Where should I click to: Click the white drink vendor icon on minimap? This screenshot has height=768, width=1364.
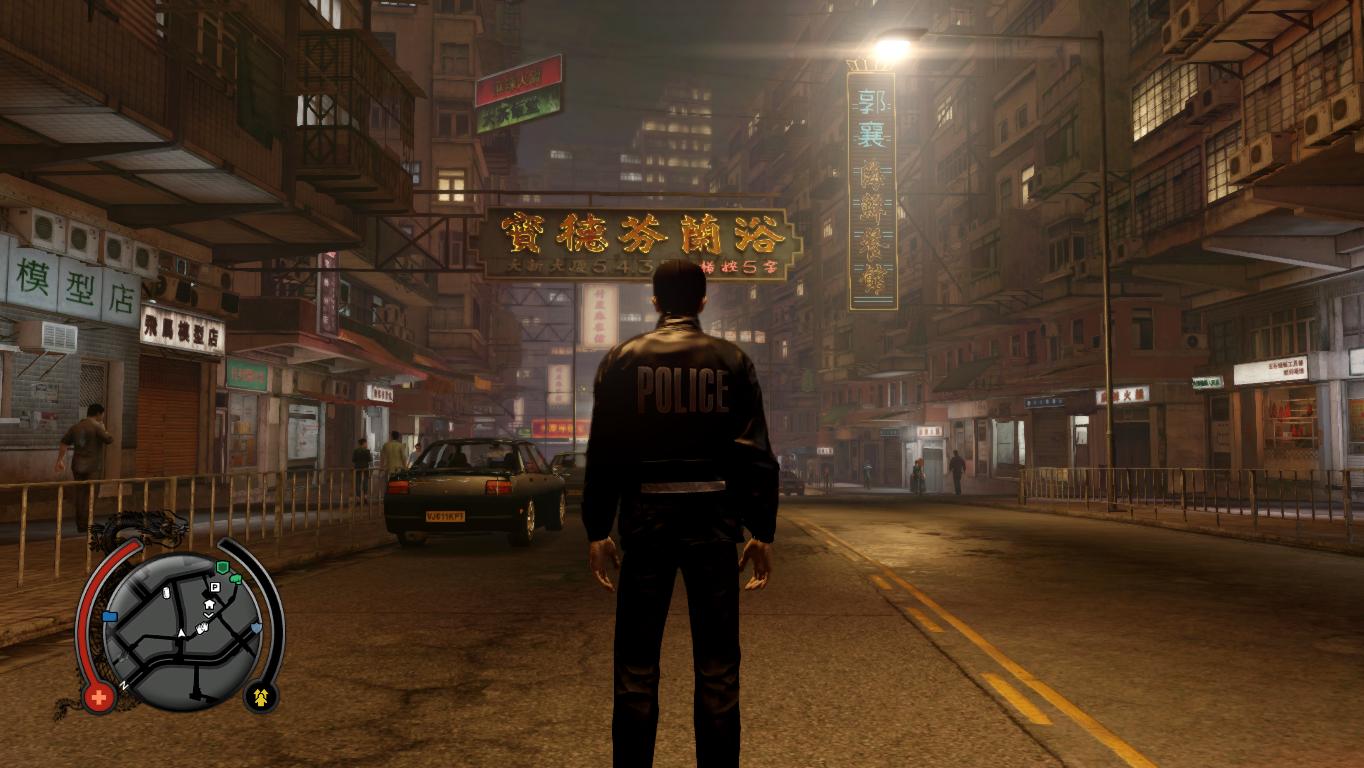(x=165, y=593)
